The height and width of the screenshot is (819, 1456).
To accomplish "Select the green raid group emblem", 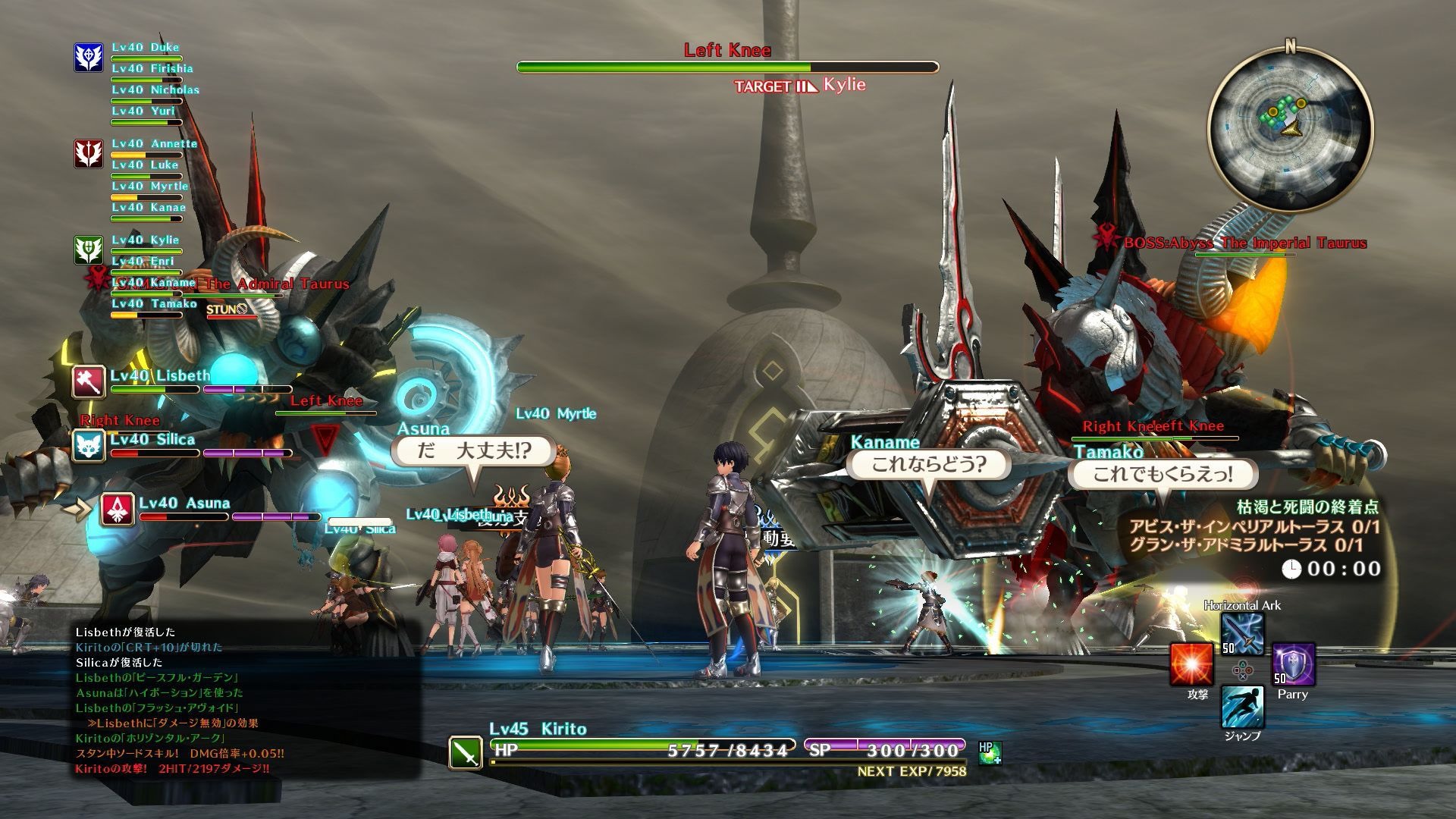I will click(x=89, y=249).
